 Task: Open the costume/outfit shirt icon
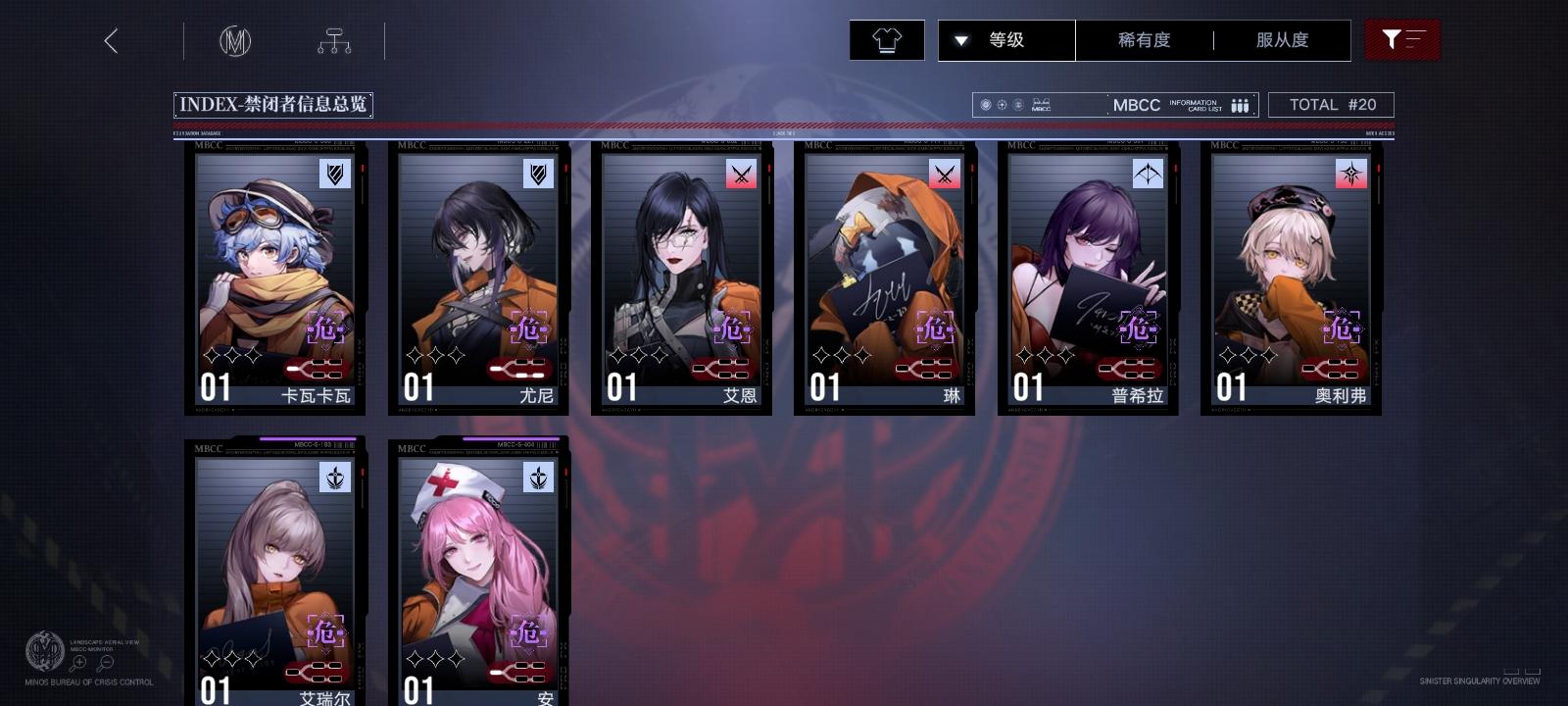coord(887,40)
